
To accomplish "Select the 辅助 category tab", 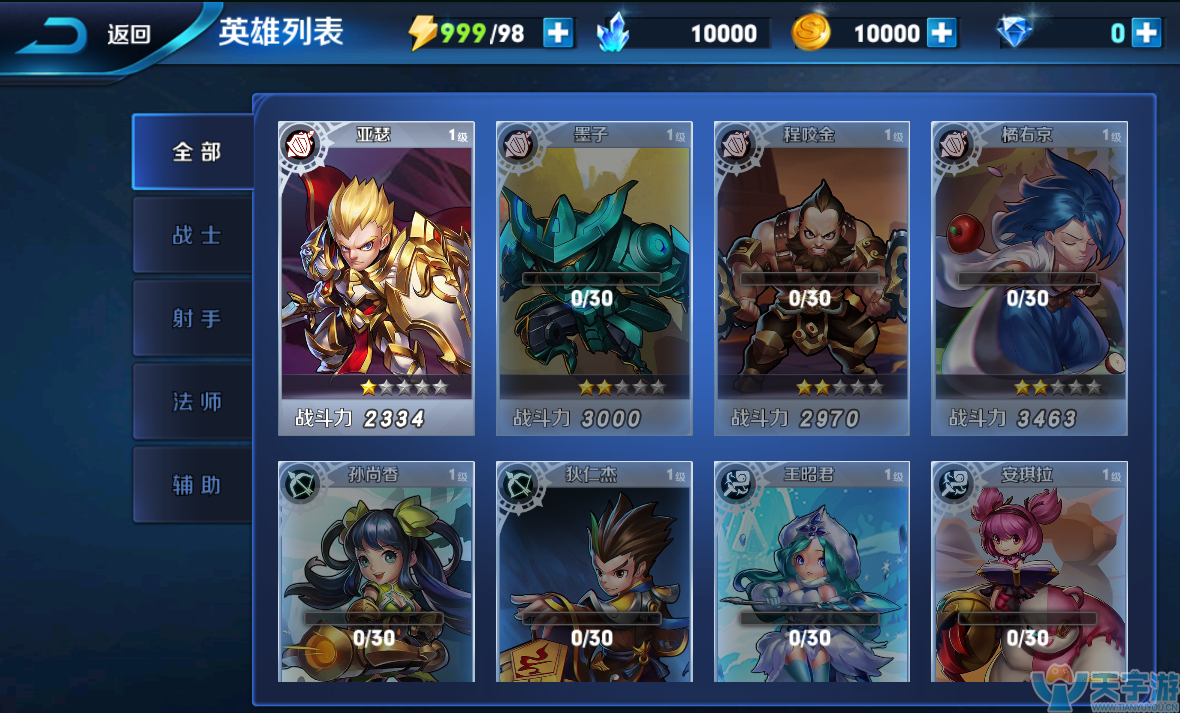I will (x=195, y=485).
